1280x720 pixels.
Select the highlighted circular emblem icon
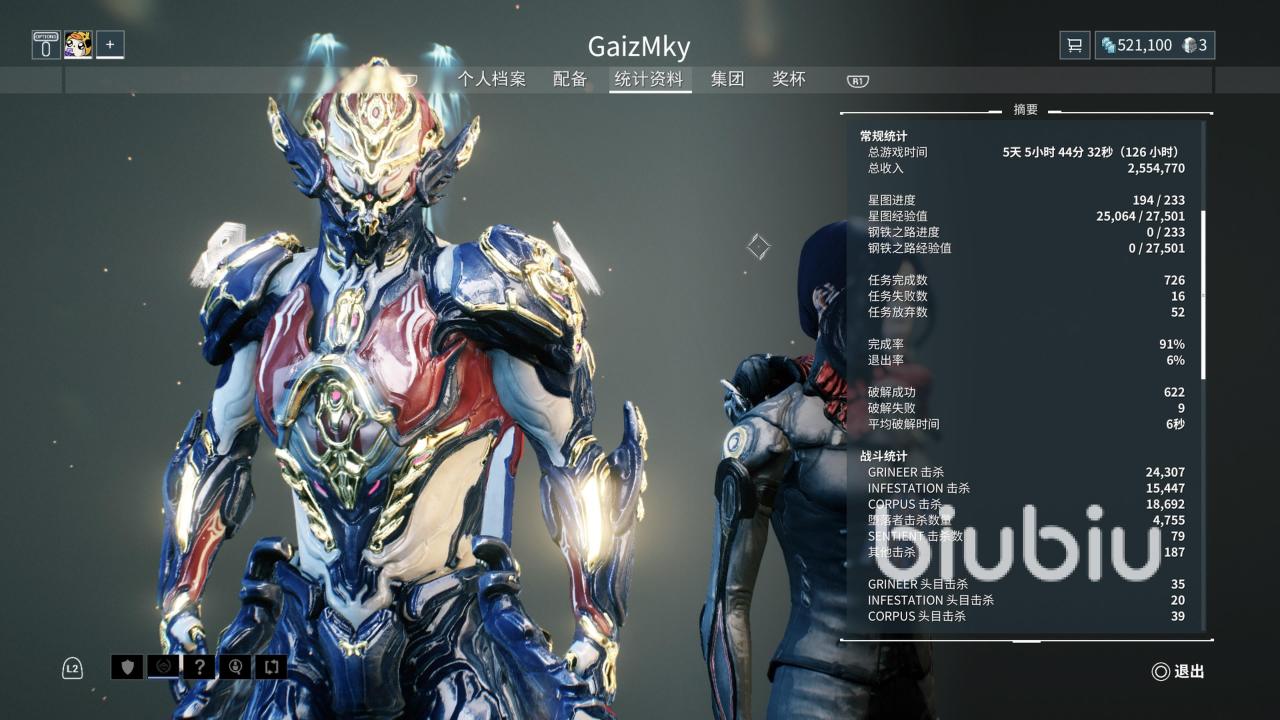click(163, 667)
